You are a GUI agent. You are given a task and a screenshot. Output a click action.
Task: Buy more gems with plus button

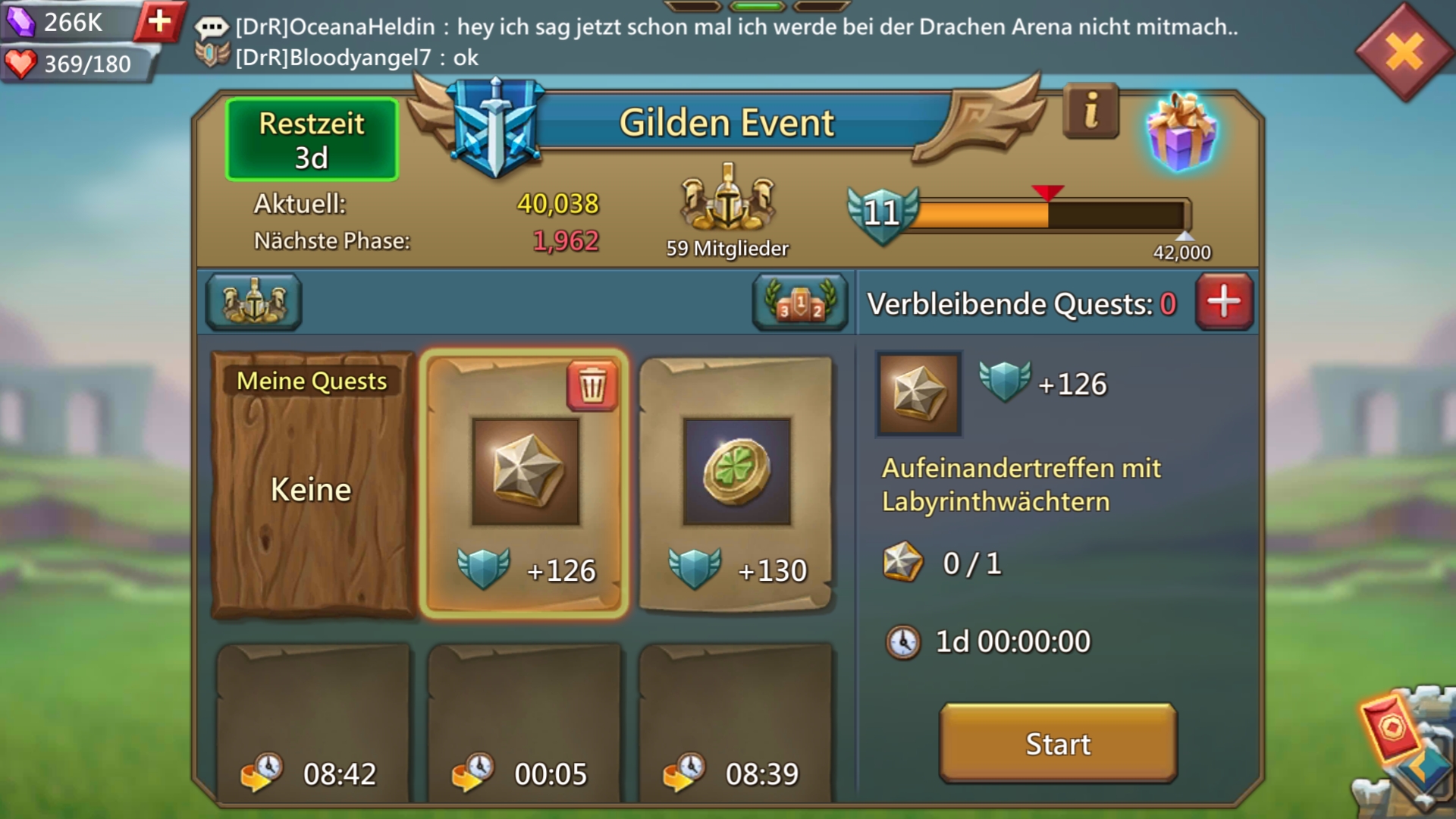tap(159, 21)
